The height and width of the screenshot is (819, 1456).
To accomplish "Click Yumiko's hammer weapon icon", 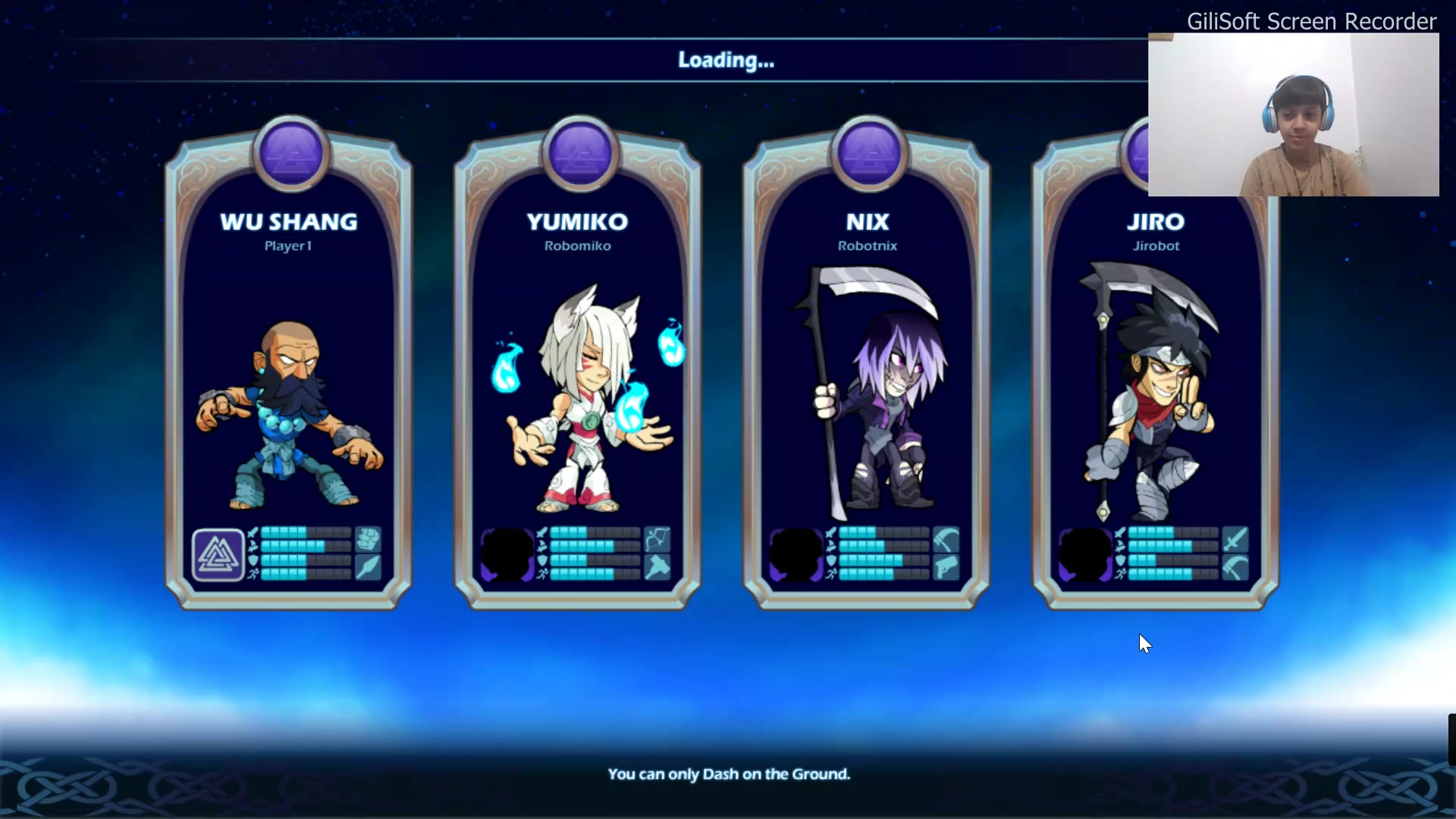I will (657, 568).
